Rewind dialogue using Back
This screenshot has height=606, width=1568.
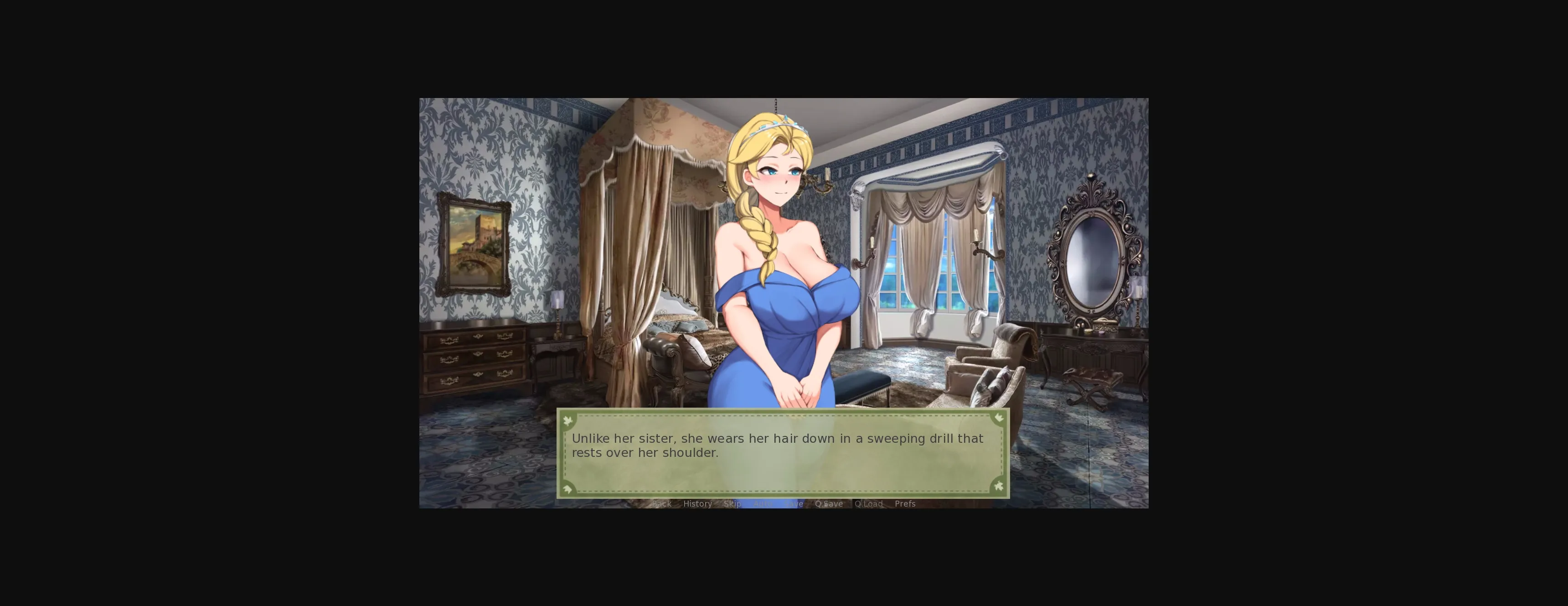662,504
